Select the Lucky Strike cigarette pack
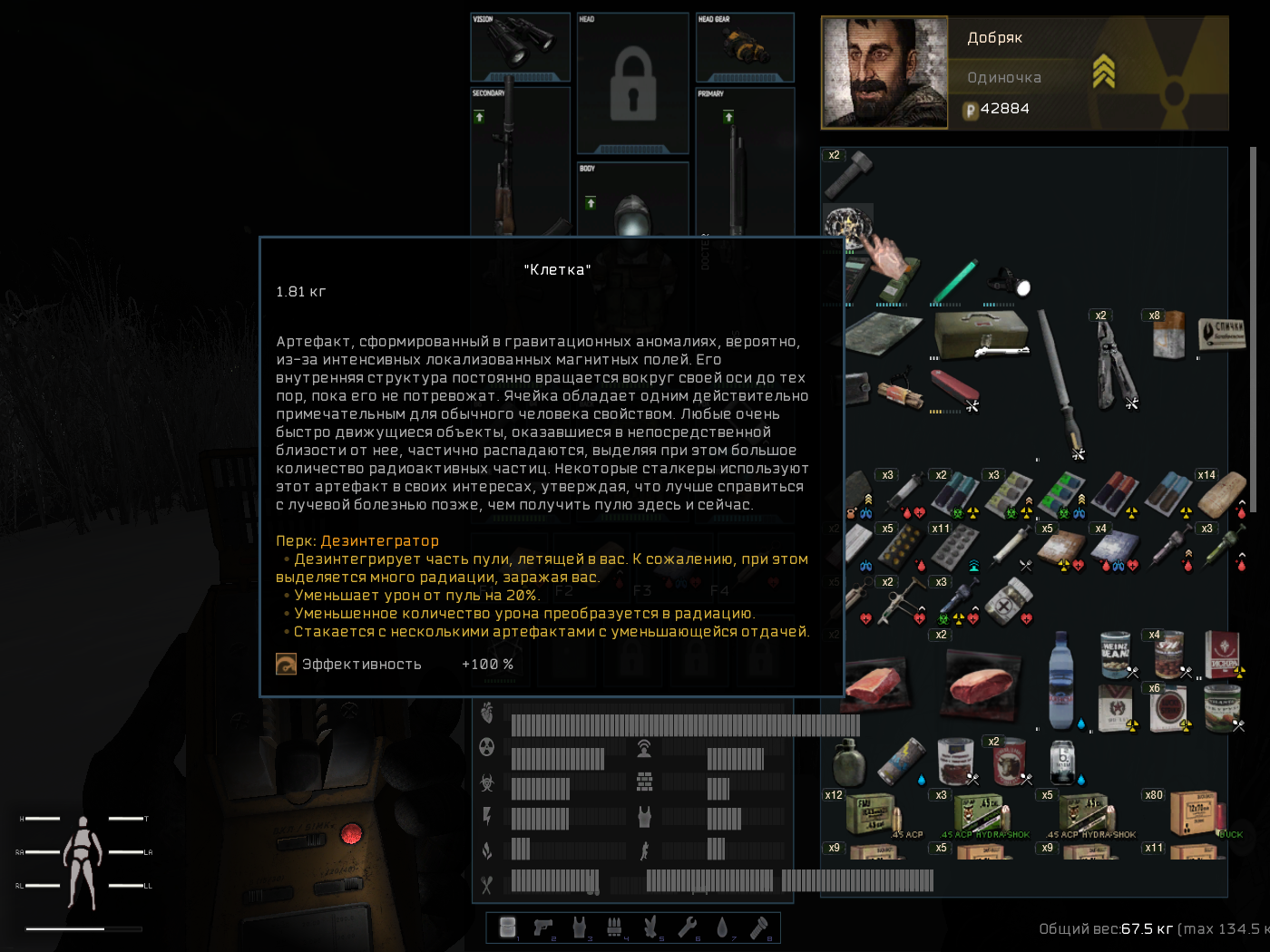This screenshot has width=1270, height=952. point(1170,707)
